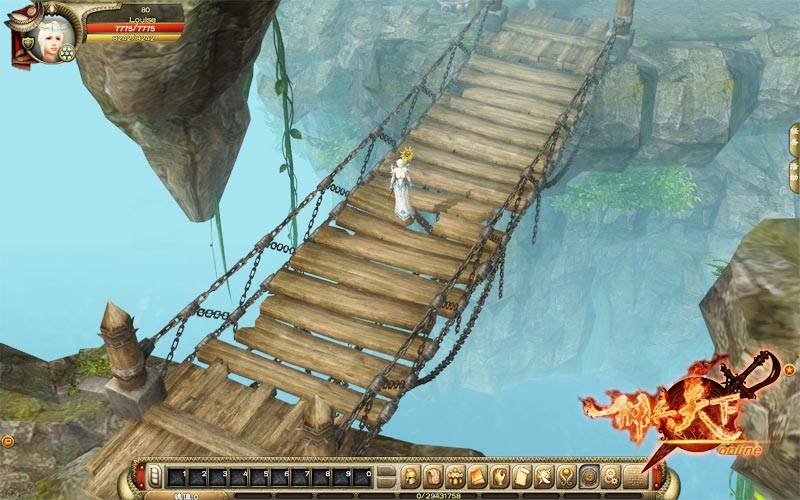800x500 pixels.
Task: Click the small orange button at left edge
Action: point(8,440)
